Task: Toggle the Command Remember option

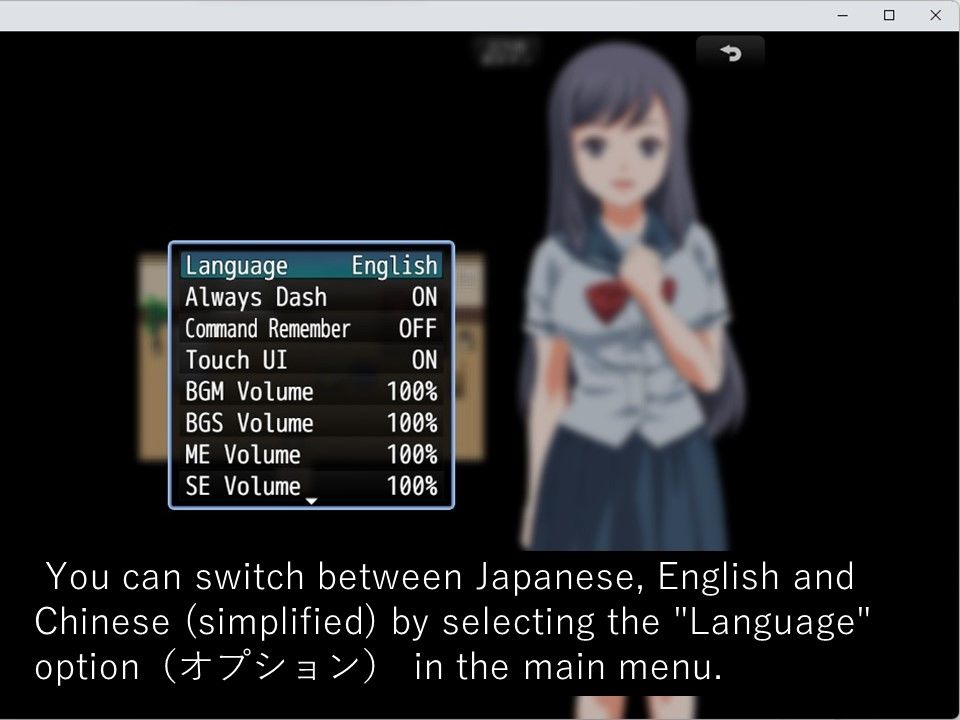Action: click(311, 329)
